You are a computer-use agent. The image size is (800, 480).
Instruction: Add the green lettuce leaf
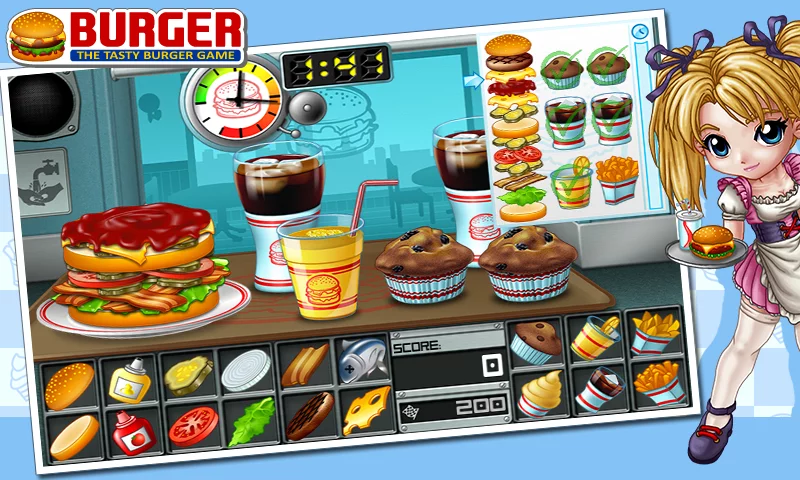click(x=248, y=421)
